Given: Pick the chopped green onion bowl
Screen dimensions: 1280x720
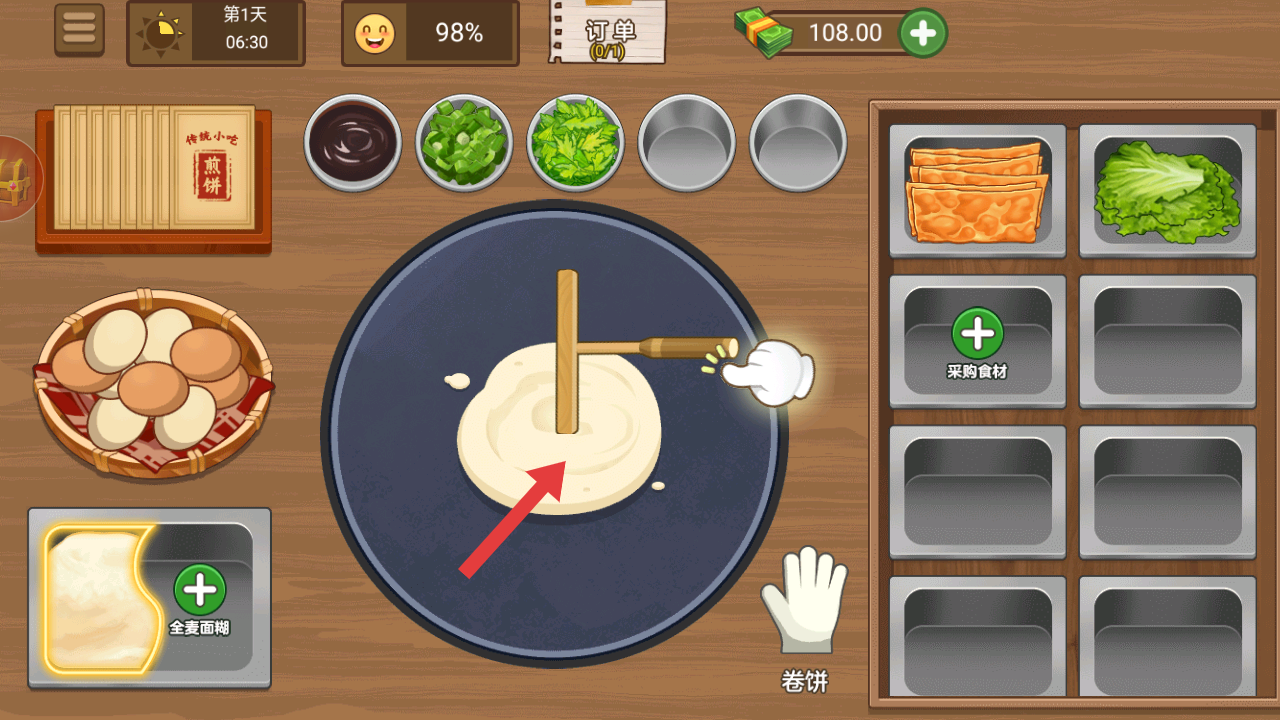Looking at the screenshot, I should (464, 143).
